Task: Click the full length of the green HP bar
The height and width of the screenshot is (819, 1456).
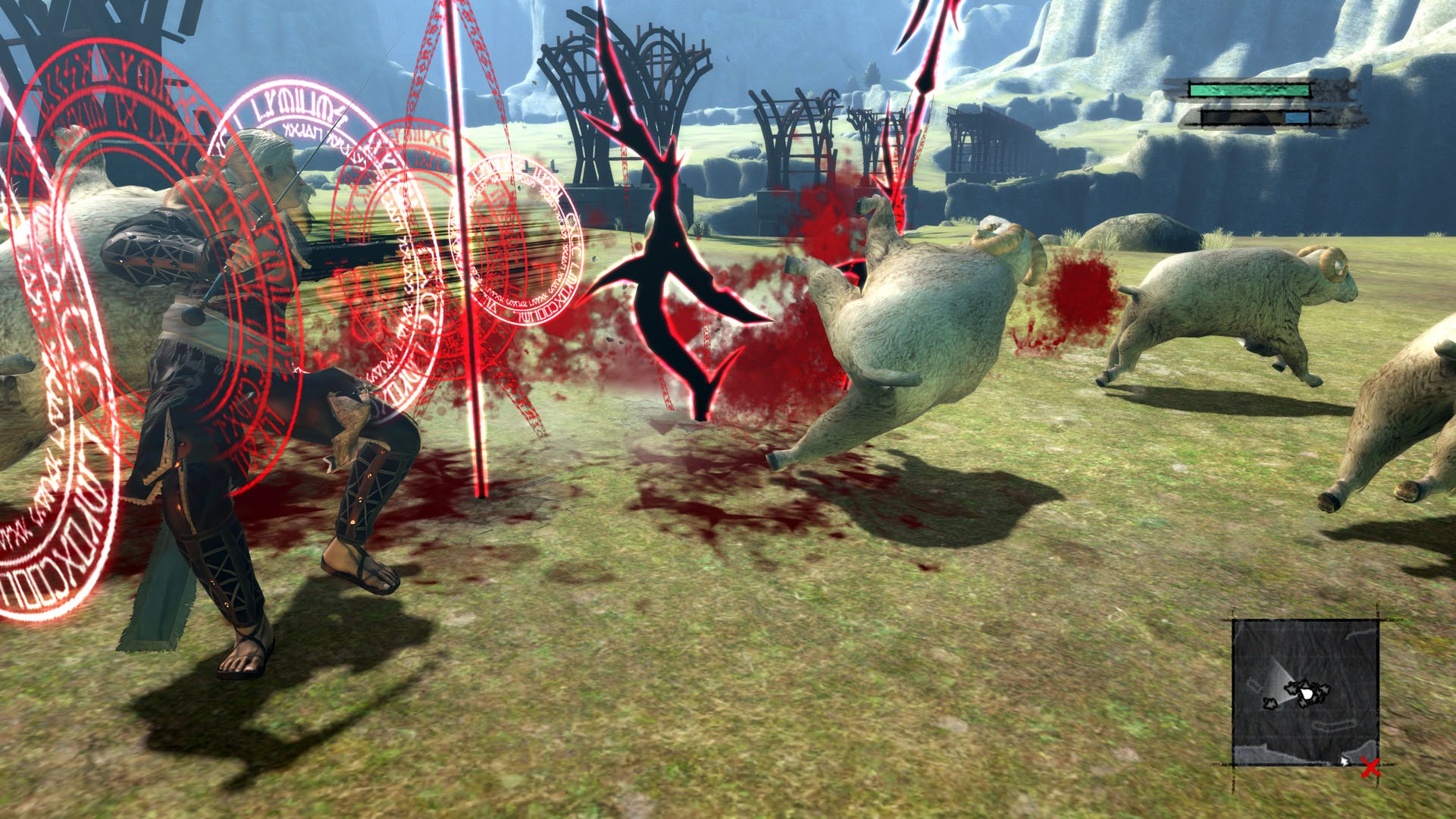Action: [x=1249, y=90]
